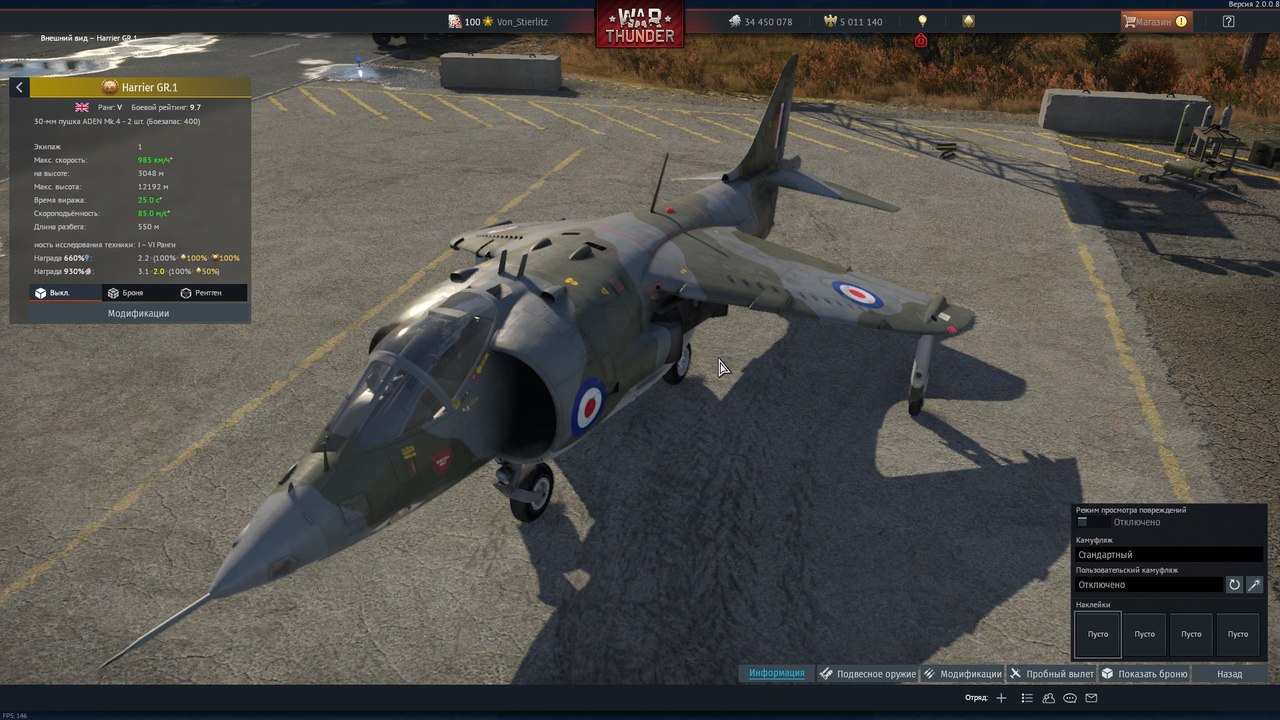The width and height of the screenshot is (1280, 720).
Task: Toggle the damage view mode switch
Action: coord(1092,522)
